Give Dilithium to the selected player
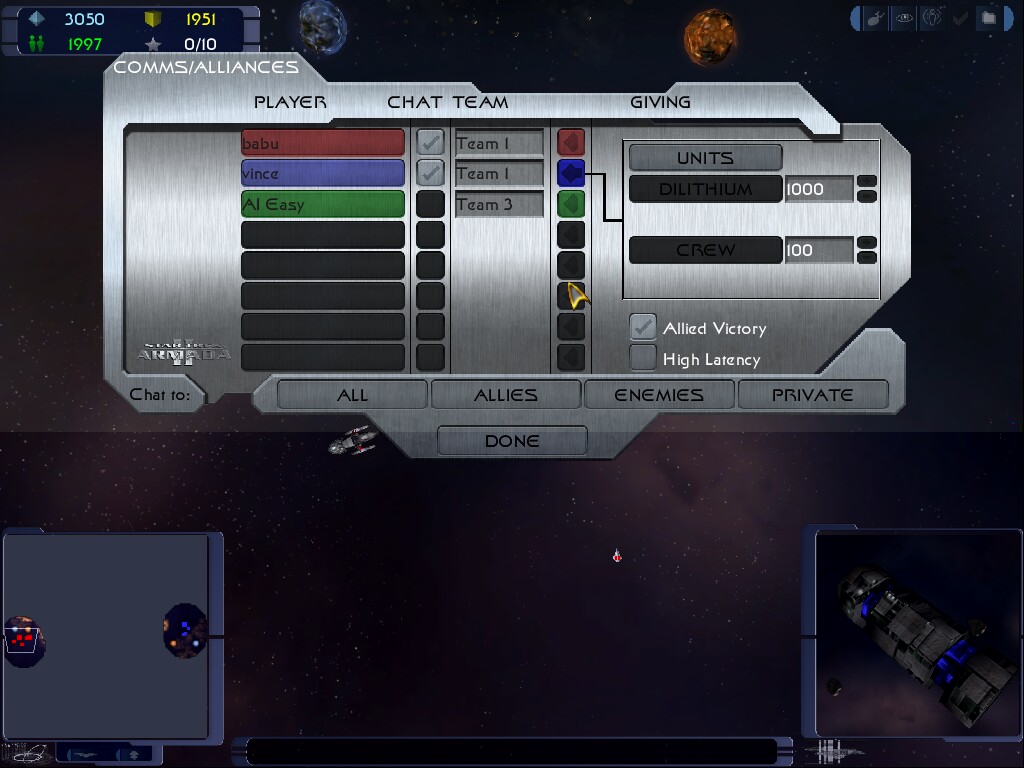The height and width of the screenshot is (768, 1024). (705, 189)
